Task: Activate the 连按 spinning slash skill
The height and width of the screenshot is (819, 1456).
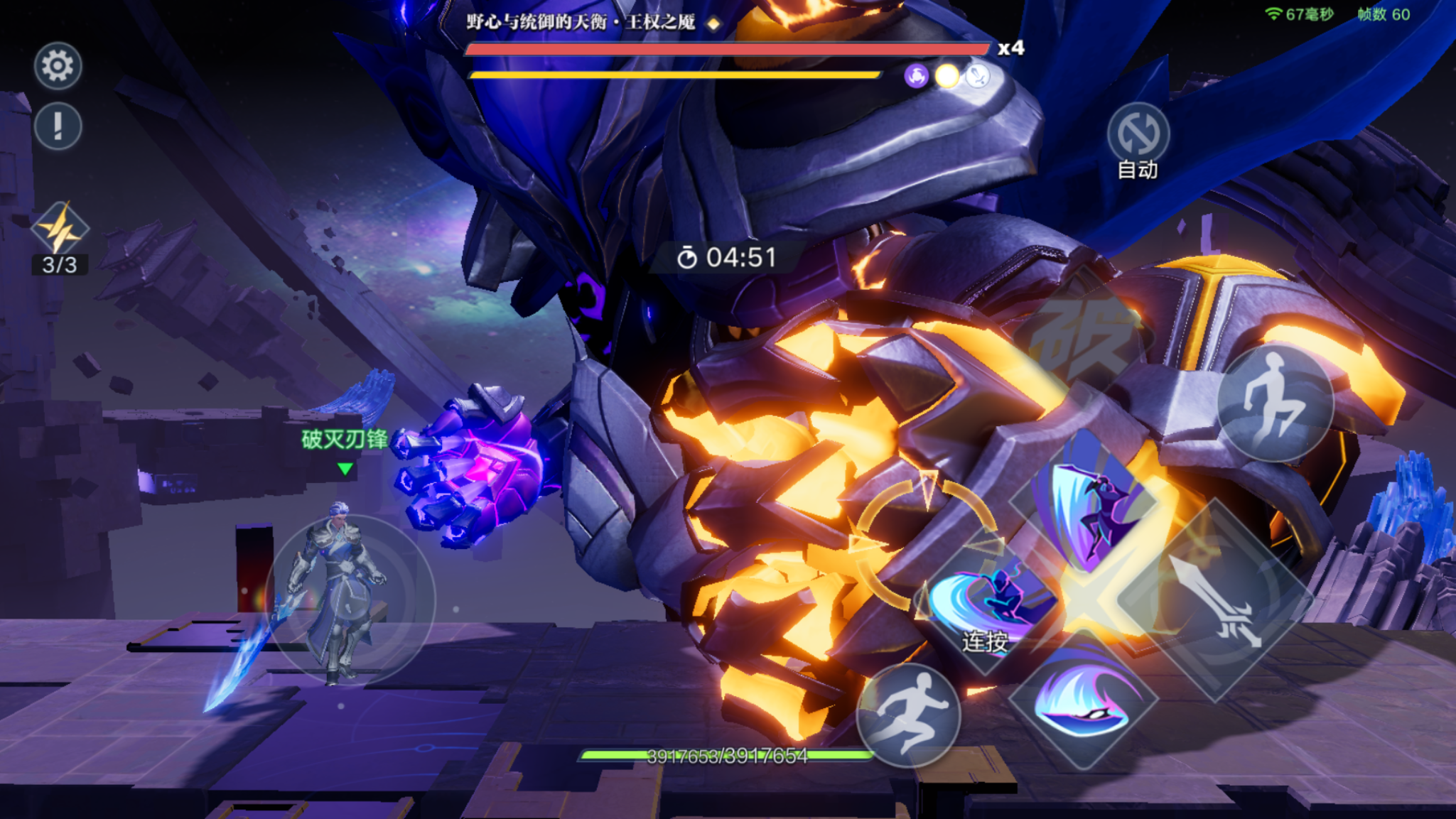Action: pos(988,604)
